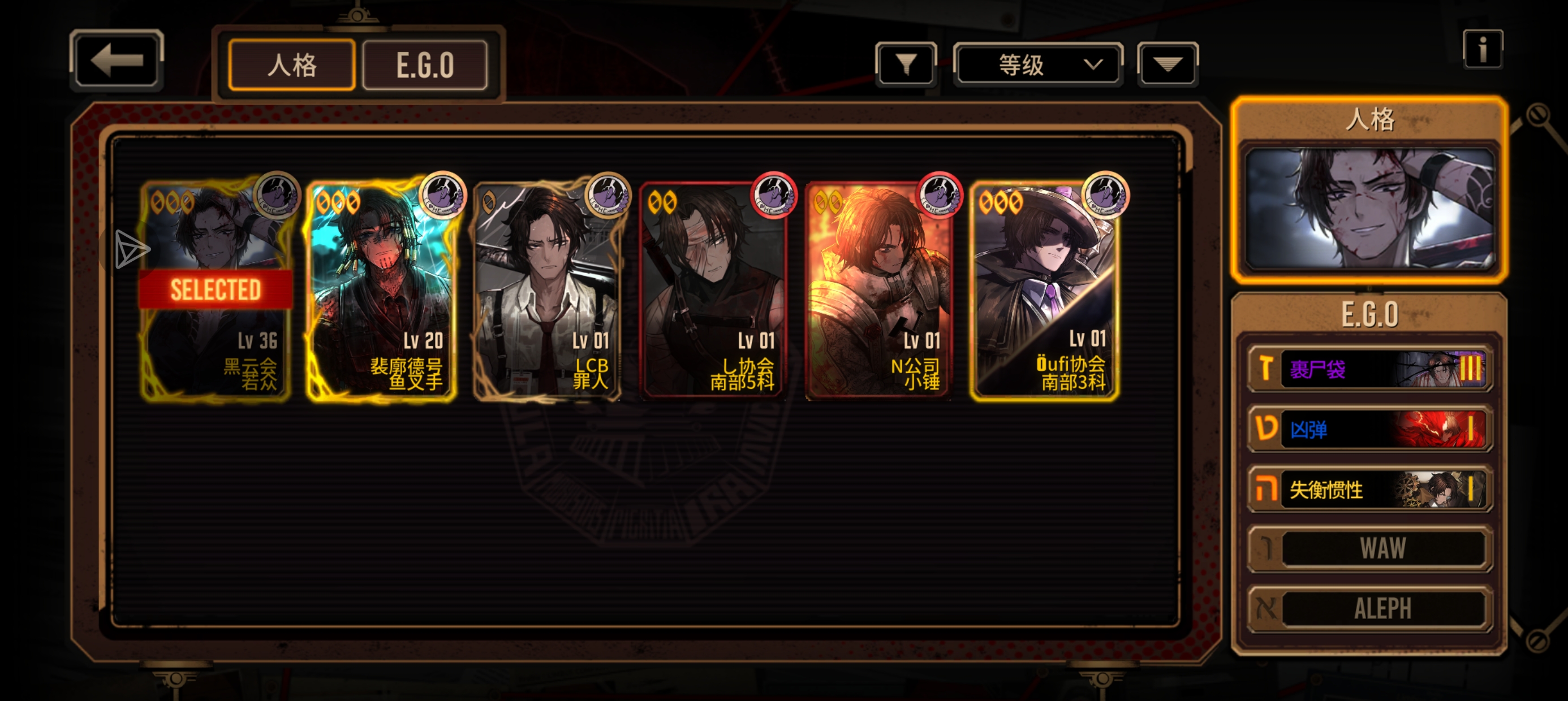Image resolution: width=1568 pixels, height=701 pixels.
Task: Open the 等级 sort dropdown
Action: [x=1038, y=64]
